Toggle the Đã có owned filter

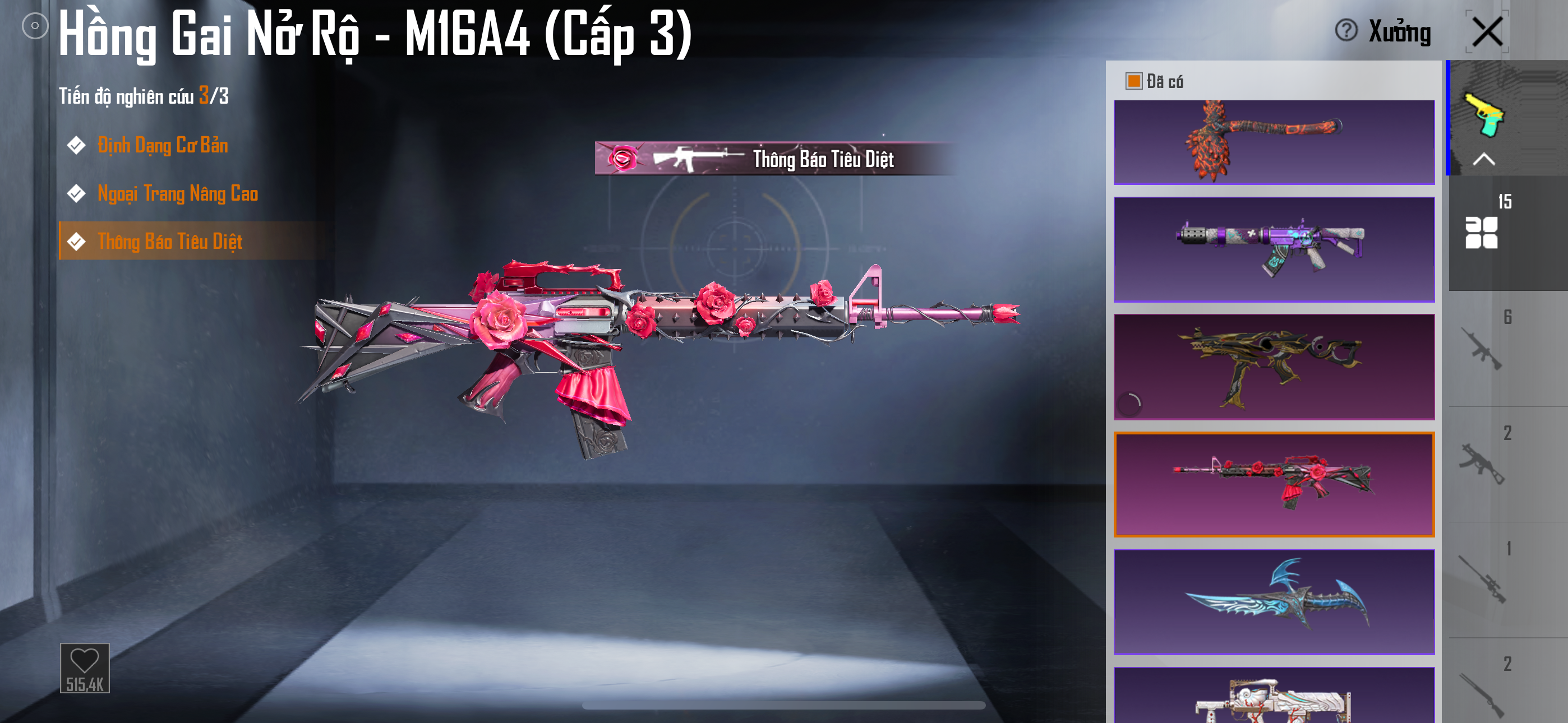[x=1133, y=82]
